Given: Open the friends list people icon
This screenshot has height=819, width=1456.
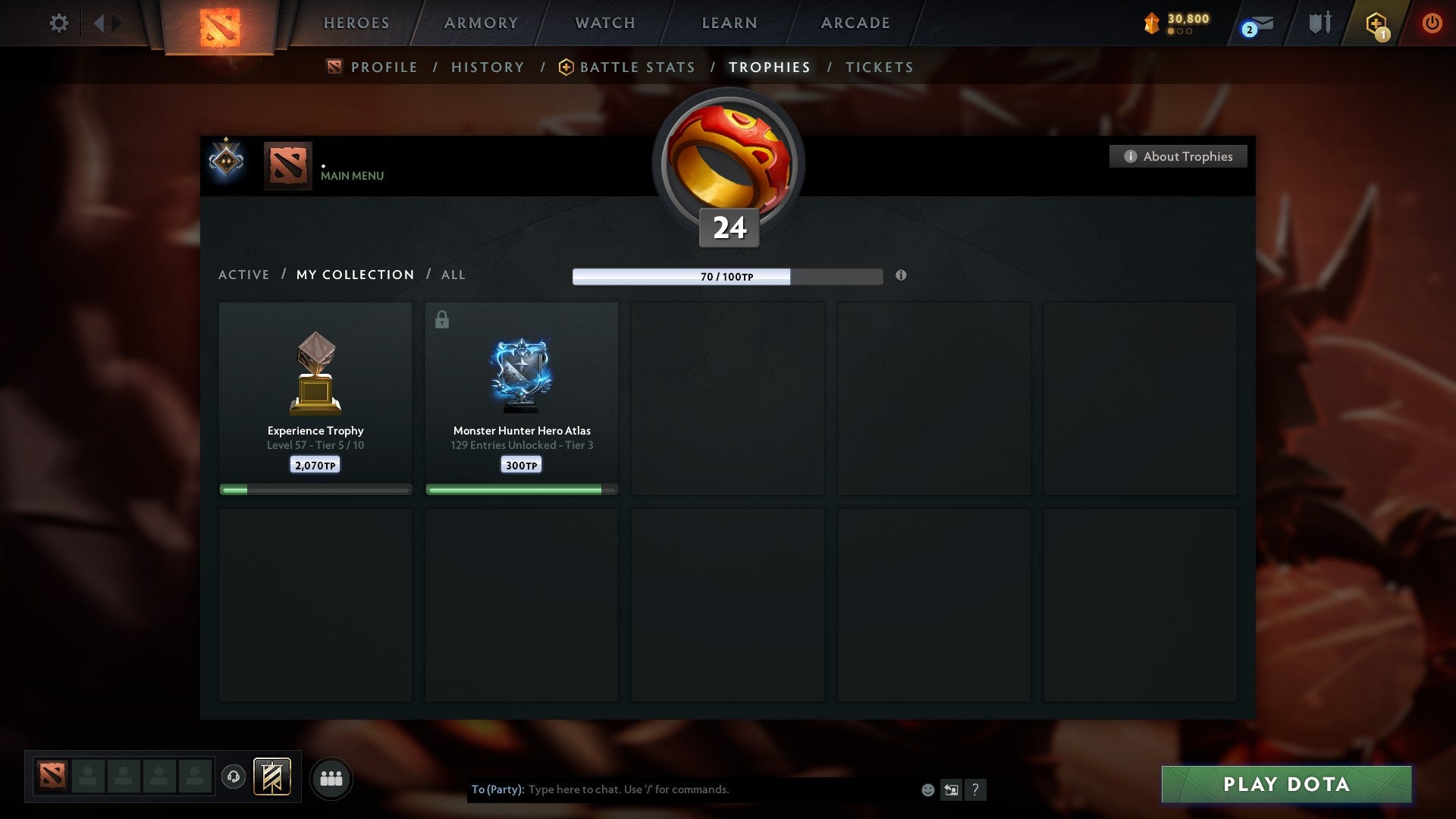Looking at the screenshot, I should pos(331,777).
